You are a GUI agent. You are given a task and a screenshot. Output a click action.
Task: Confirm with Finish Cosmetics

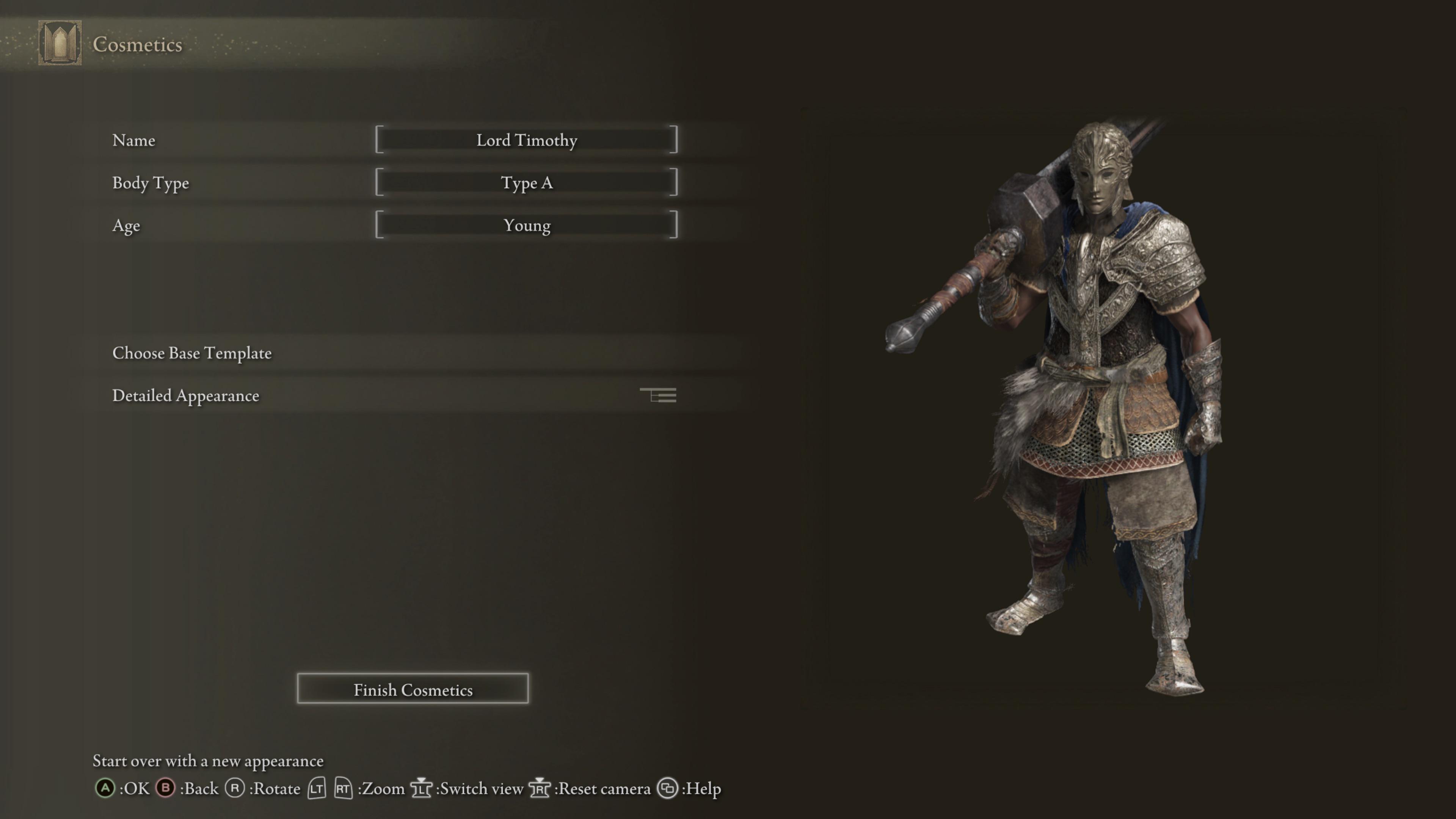coord(413,689)
